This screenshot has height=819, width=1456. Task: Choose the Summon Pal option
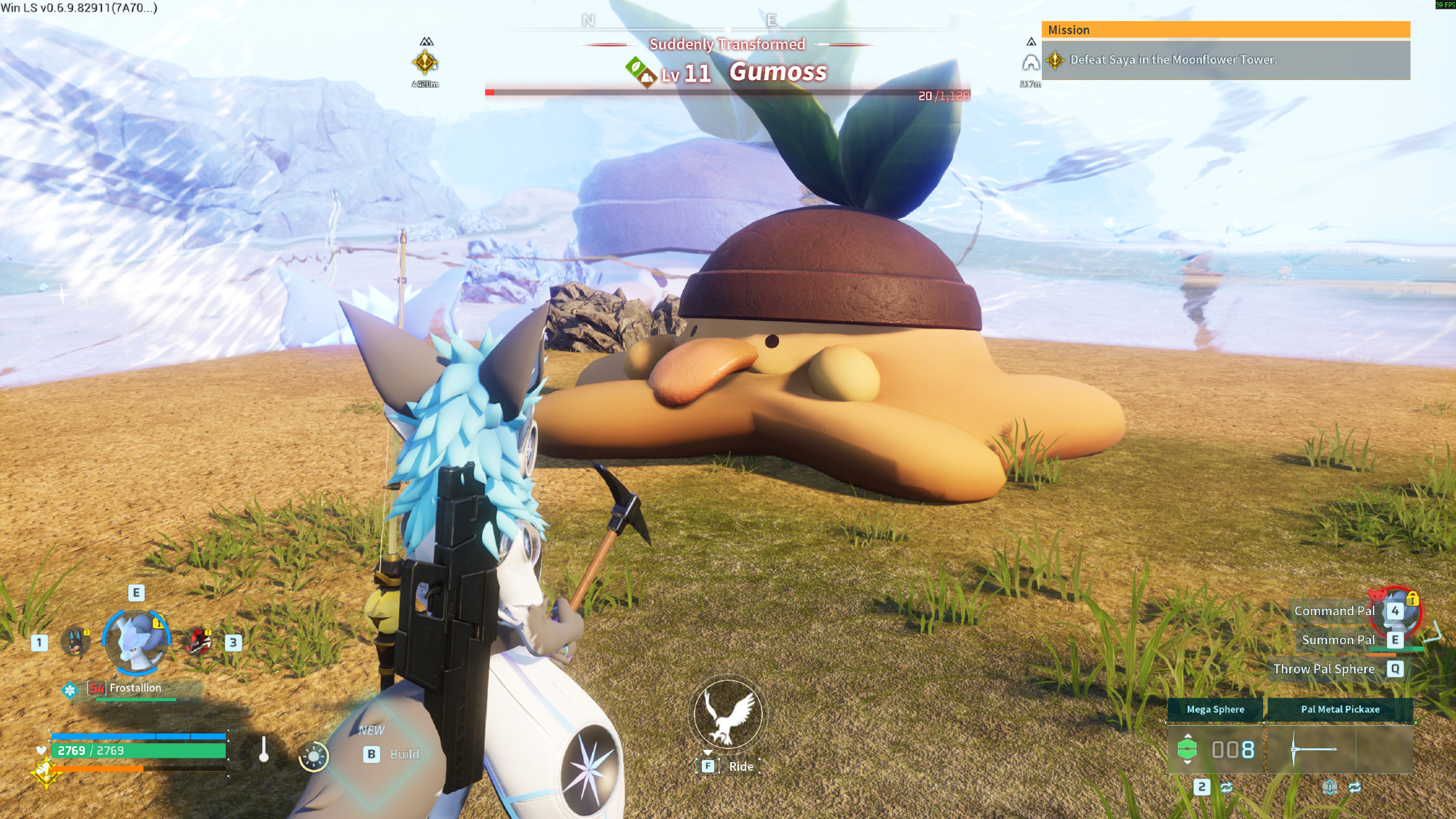coord(1338,640)
